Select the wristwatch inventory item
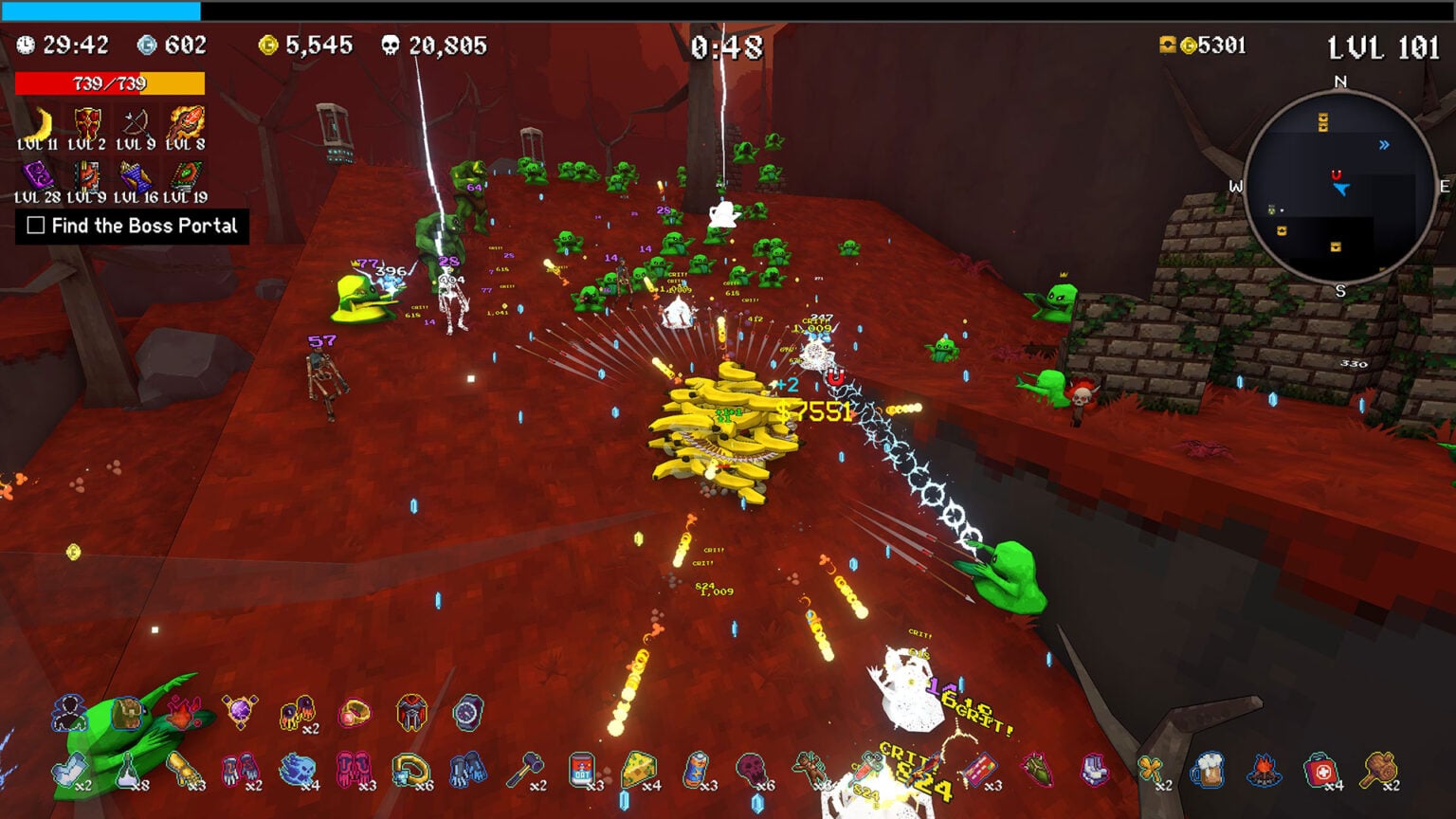Screen dimensions: 1456x819 pyautogui.click(x=466, y=713)
